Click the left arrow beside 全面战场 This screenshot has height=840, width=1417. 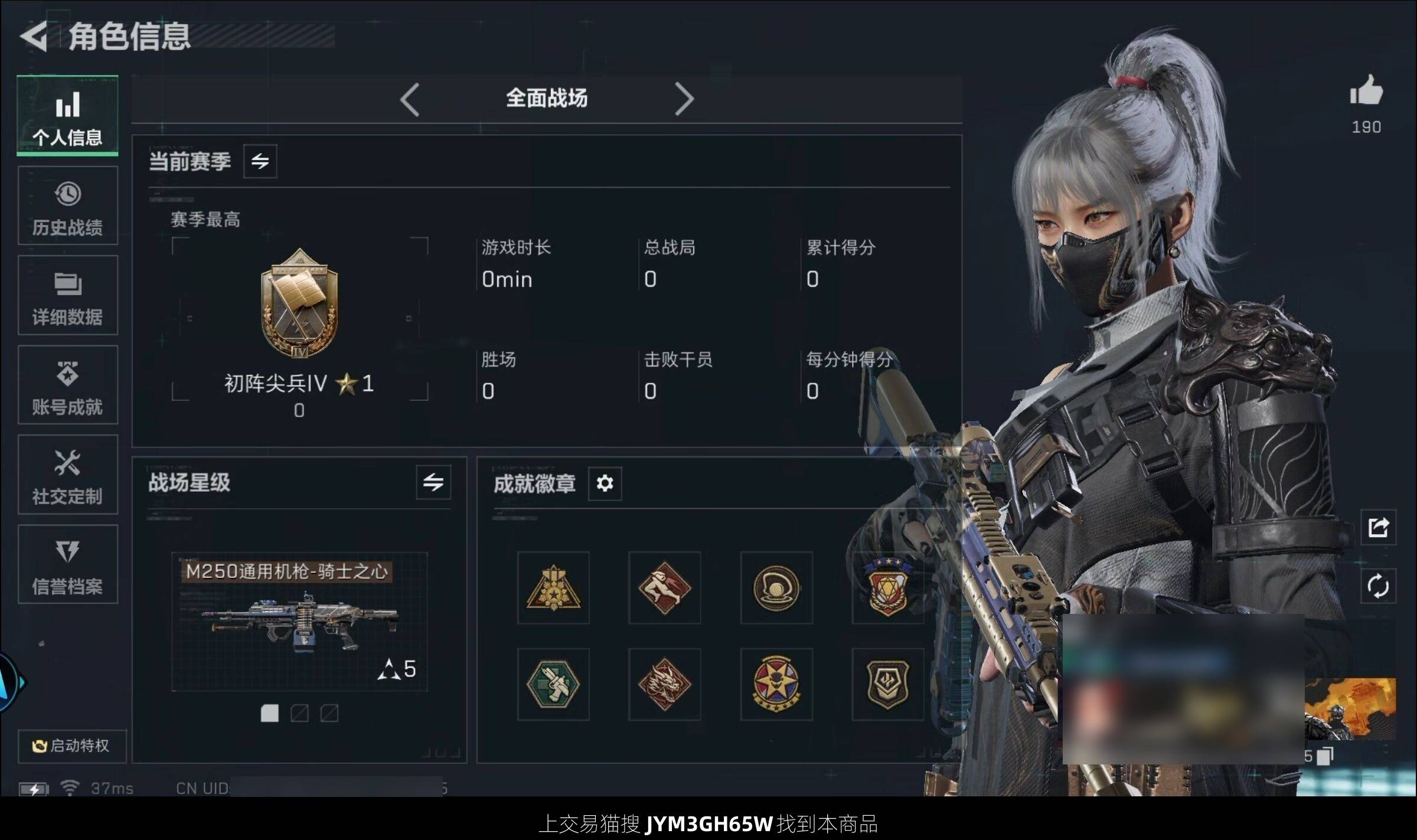[x=410, y=99]
